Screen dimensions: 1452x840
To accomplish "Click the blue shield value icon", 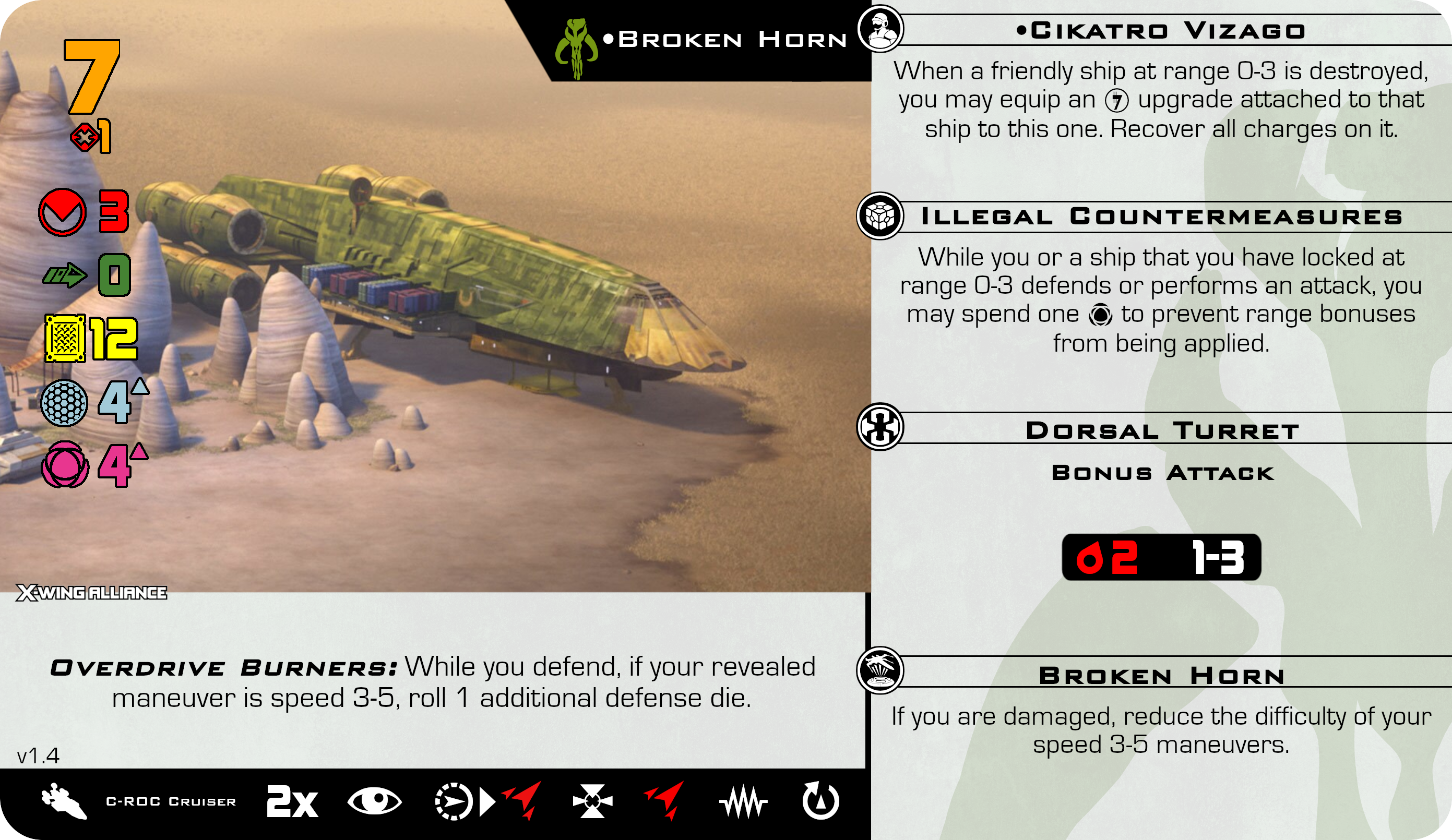I will 65,403.
